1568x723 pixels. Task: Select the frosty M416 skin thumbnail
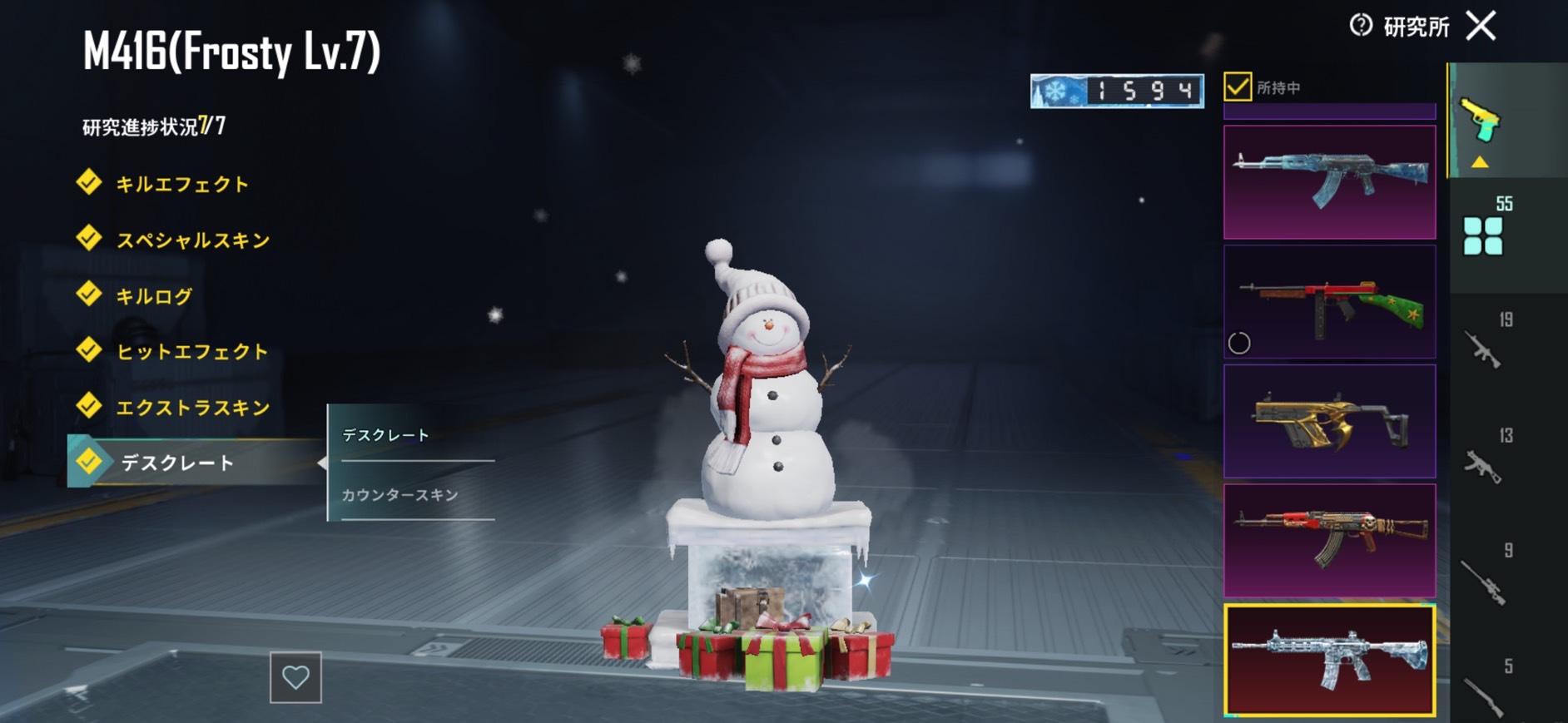click(x=1329, y=661)
